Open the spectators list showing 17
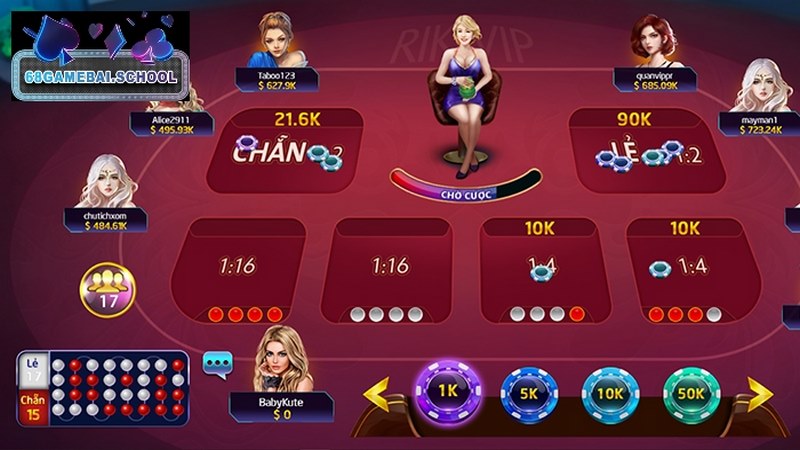Screen dimensions: 800x450 pos(102,287)
